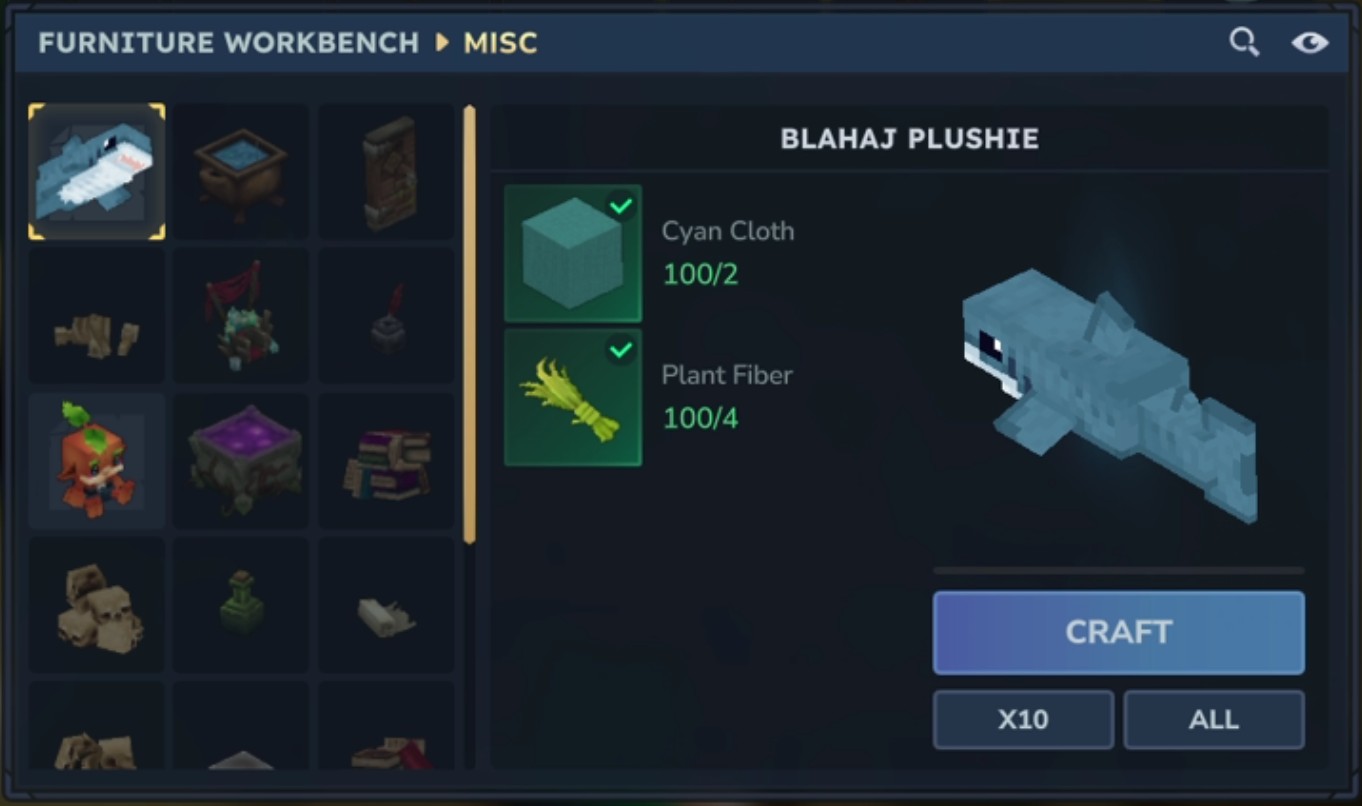Select the water-filled cauldron recipe

click(241, 172)
